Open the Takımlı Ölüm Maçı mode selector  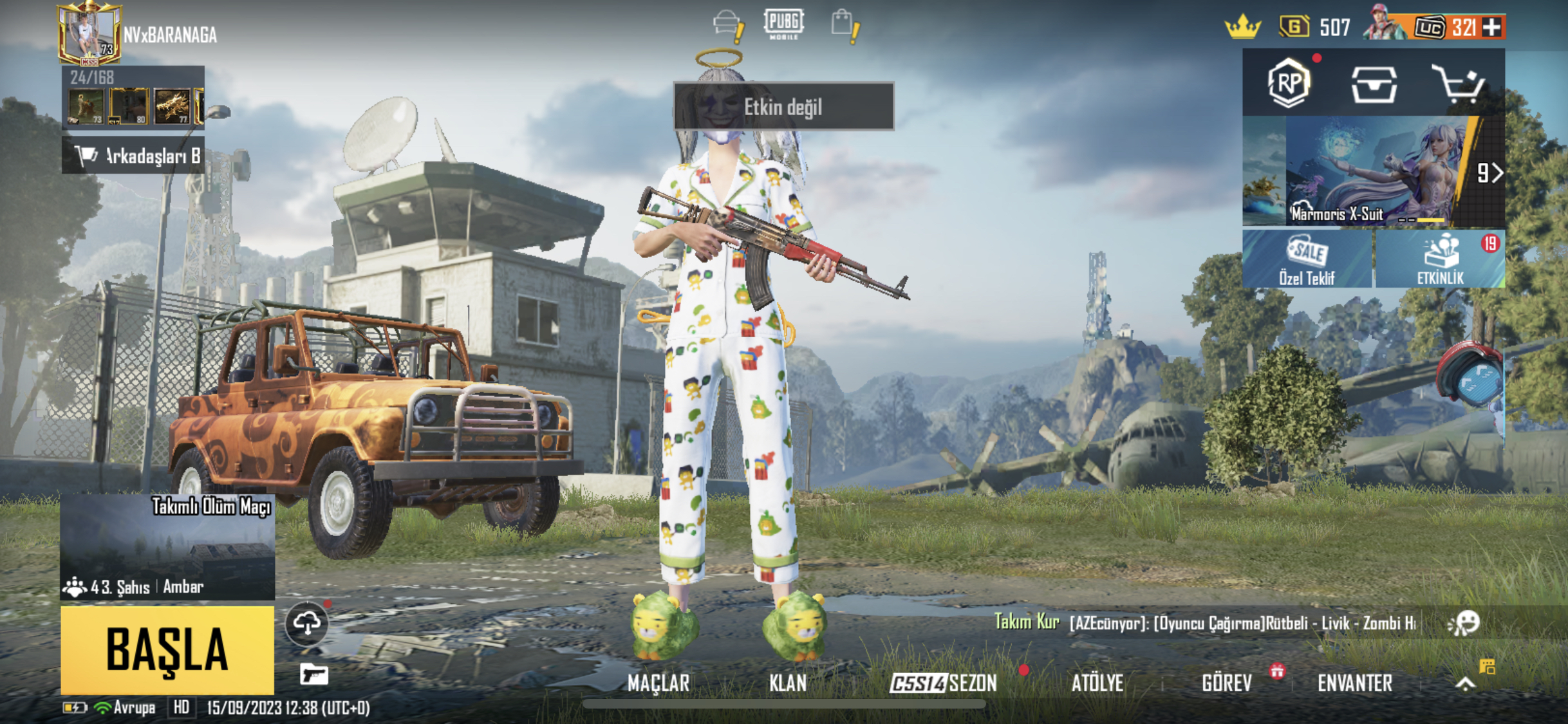167,547
